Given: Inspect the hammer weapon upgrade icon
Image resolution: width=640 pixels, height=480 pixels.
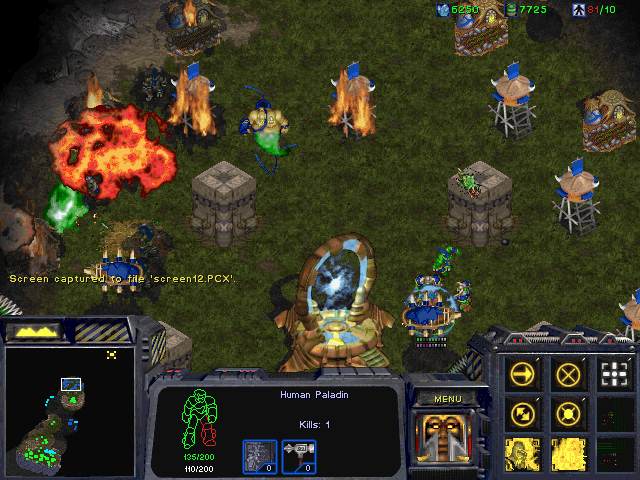Looking at the screenshot, I should pos(299,456).
